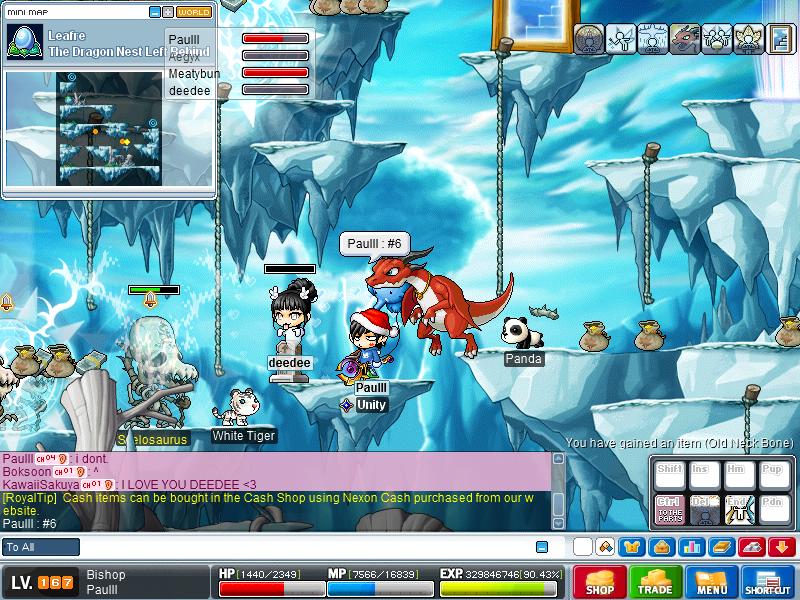This screenshot has width=800, height=600.
Task: Click the red down arrow toolbar button
Action: click(x=781, y=547)
